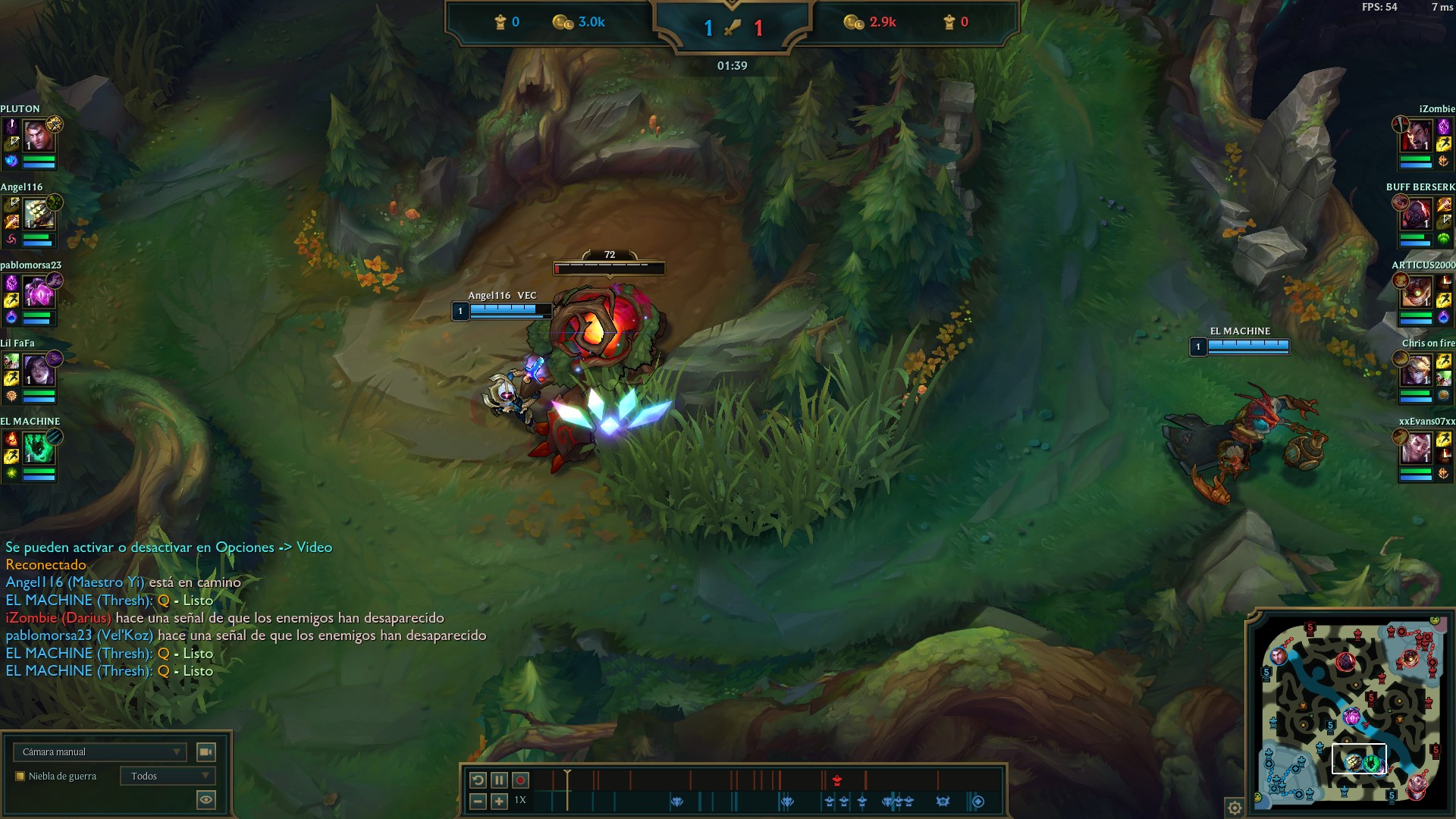Viewport: 1456px width, 819px height.
Task: Click the minimap to move the camera
Action: (x=1350, y=713)
